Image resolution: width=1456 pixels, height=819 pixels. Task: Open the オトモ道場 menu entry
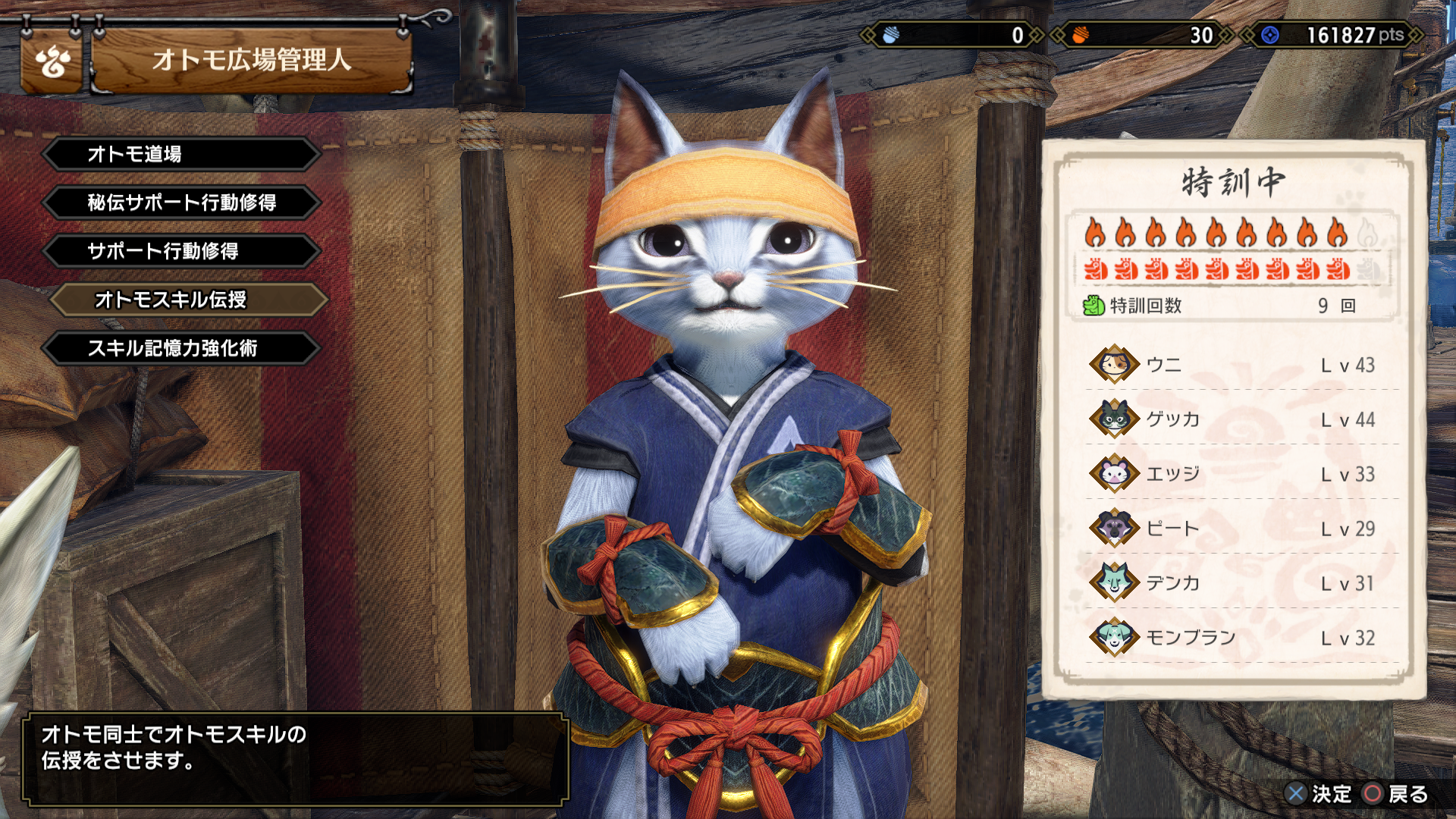click(x=182, y=154)
